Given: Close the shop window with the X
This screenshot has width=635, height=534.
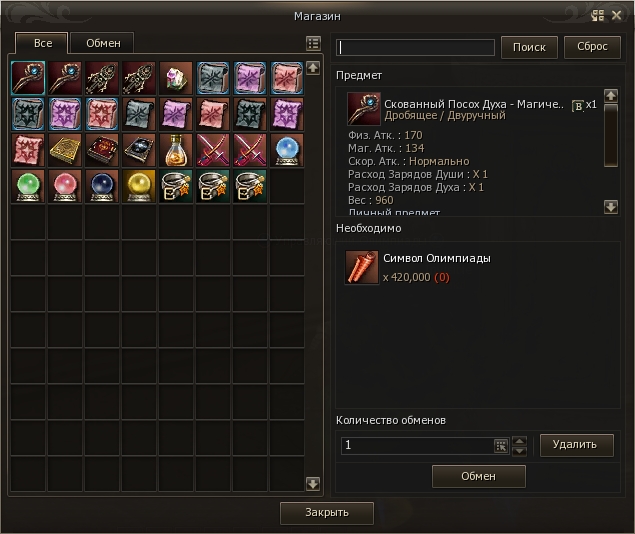Looking at the screenshot, I should pos(617,15).
